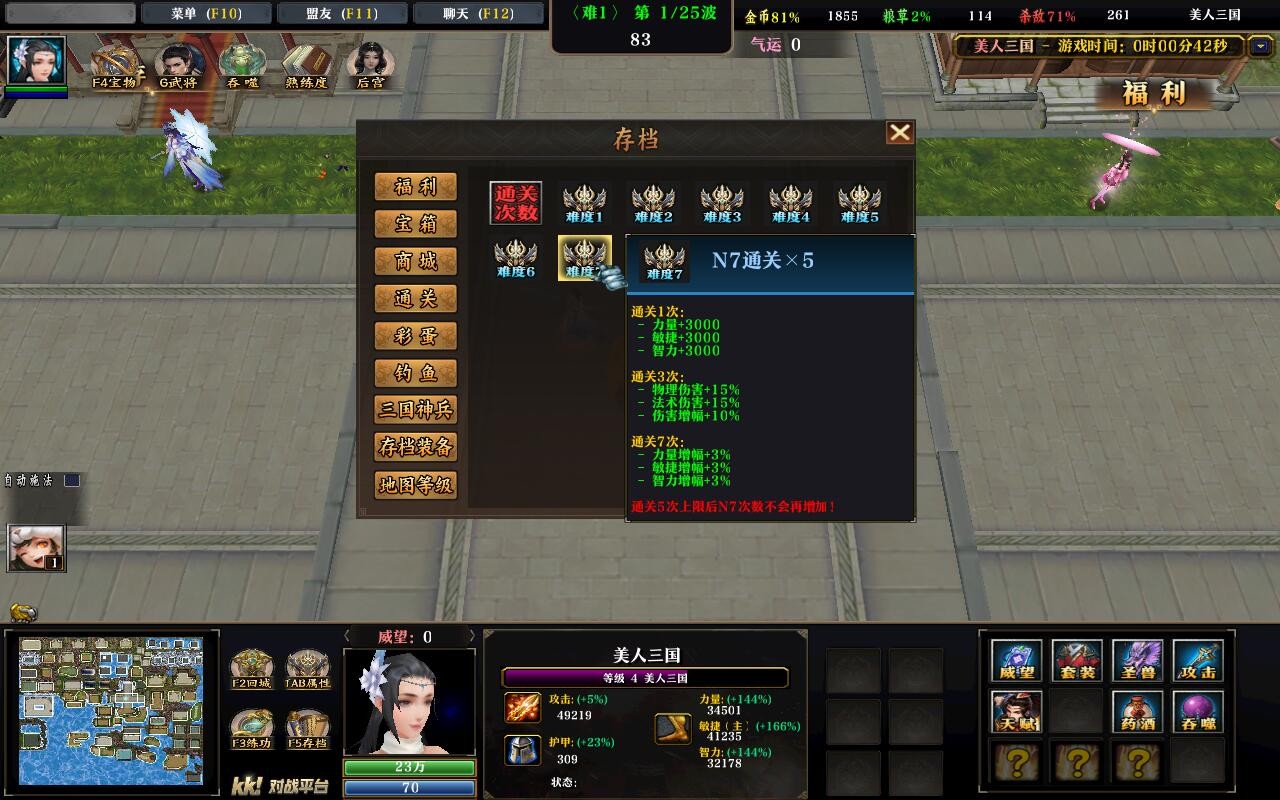Open the 菜单 (F10) menu
1280x800 pixels.
(207, 13)
